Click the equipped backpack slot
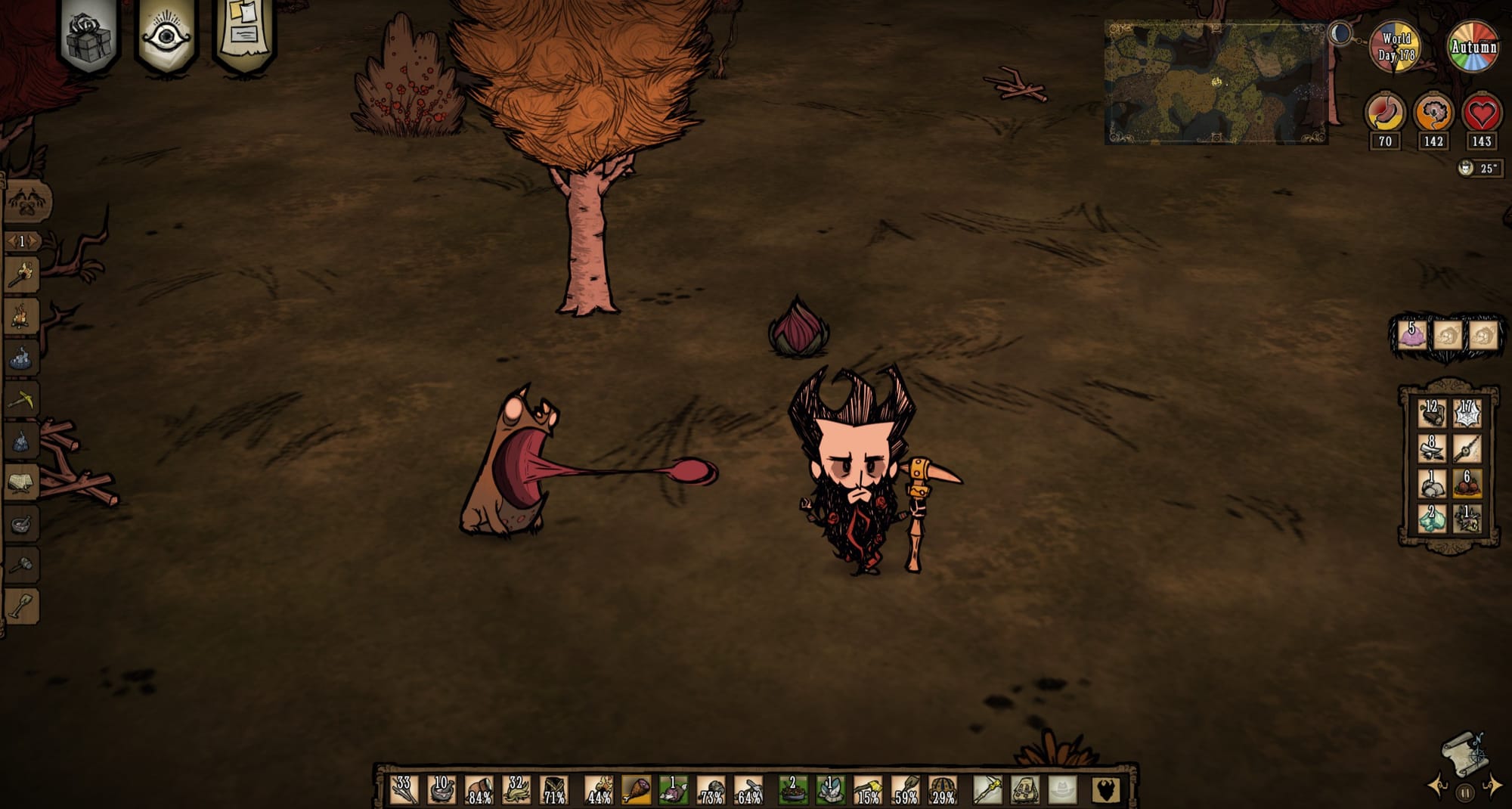Viewport: 1512px width, 809px height. pyautogui.click(x=1025, y=790)
